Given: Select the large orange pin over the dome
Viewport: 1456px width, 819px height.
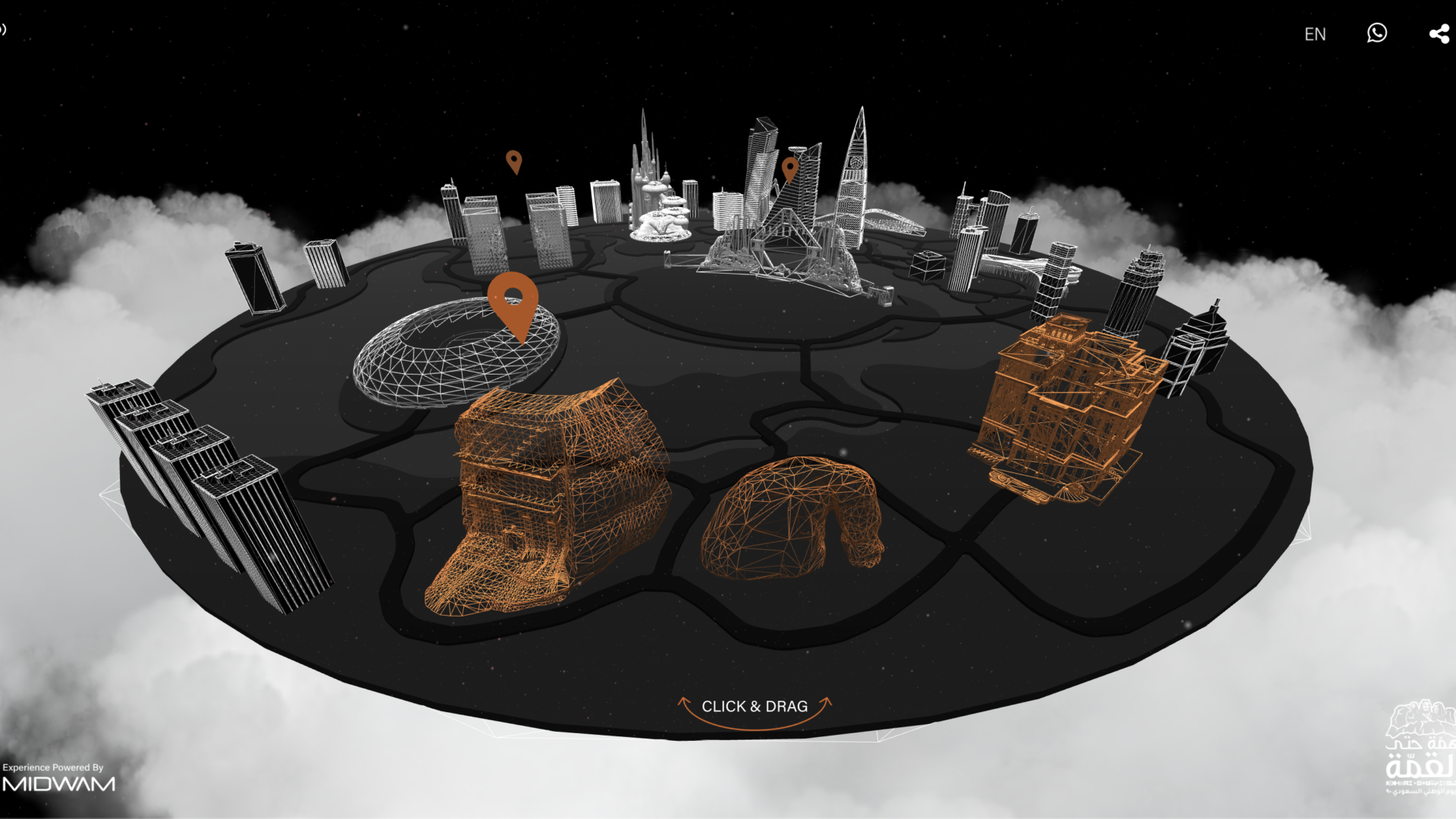Looking at the screenshot, I should [x=513, y=301].
